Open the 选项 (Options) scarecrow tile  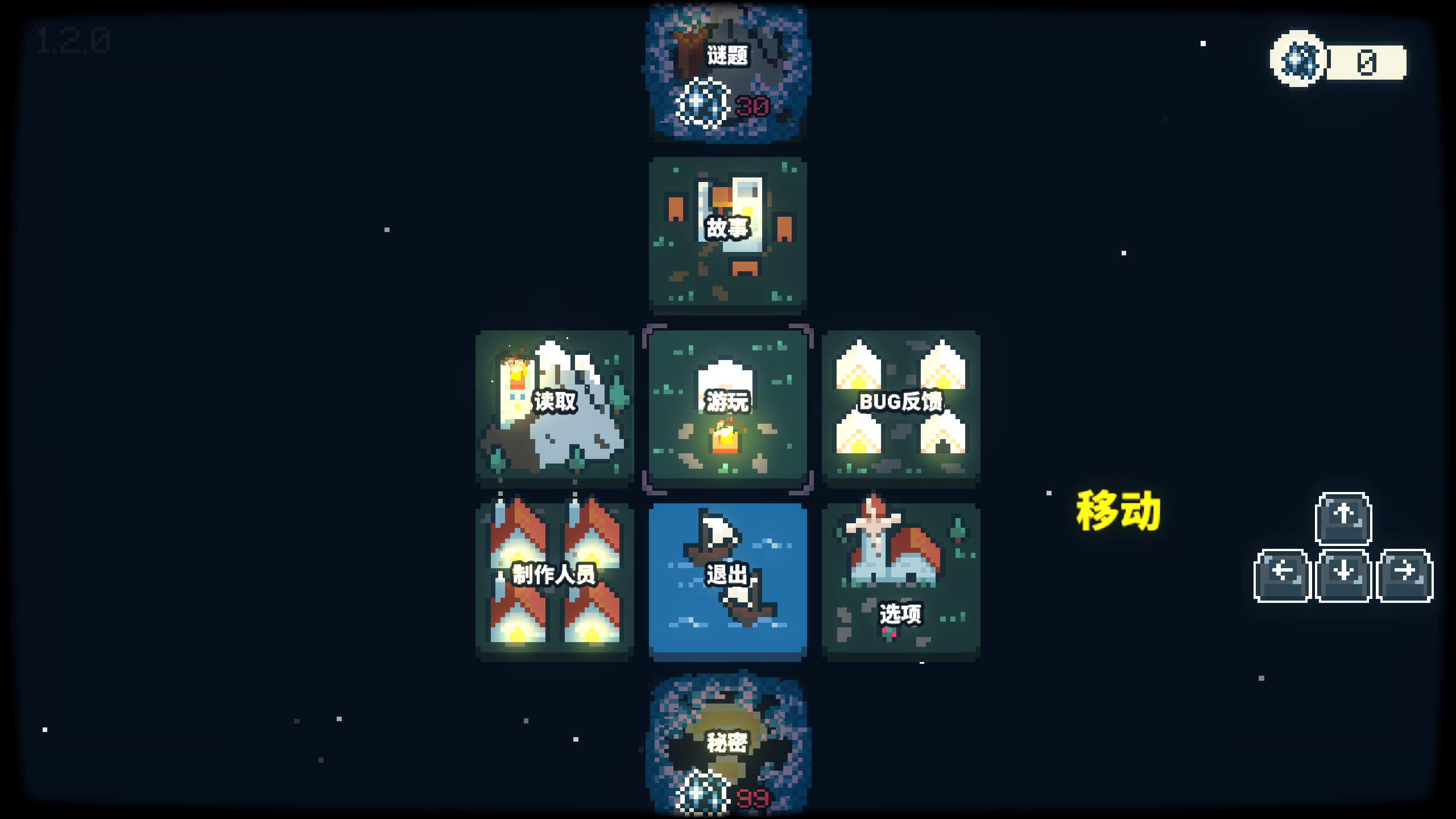(901, 577)
